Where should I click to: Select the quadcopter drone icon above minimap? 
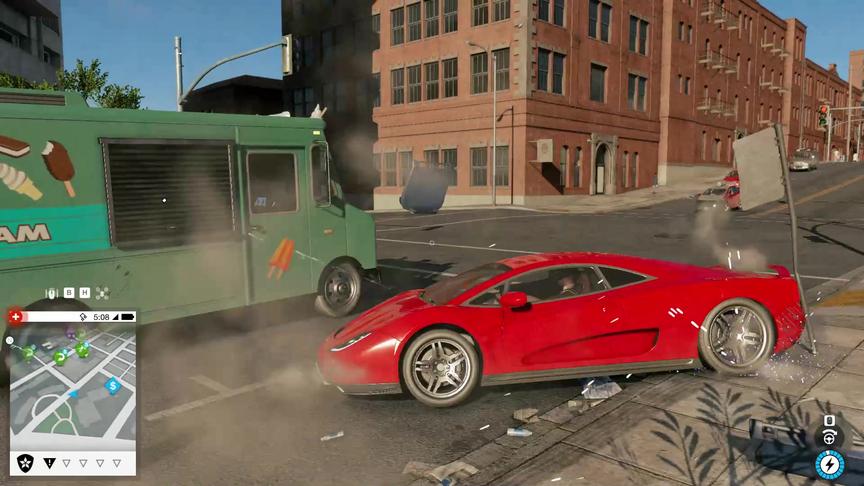(101, 293)
